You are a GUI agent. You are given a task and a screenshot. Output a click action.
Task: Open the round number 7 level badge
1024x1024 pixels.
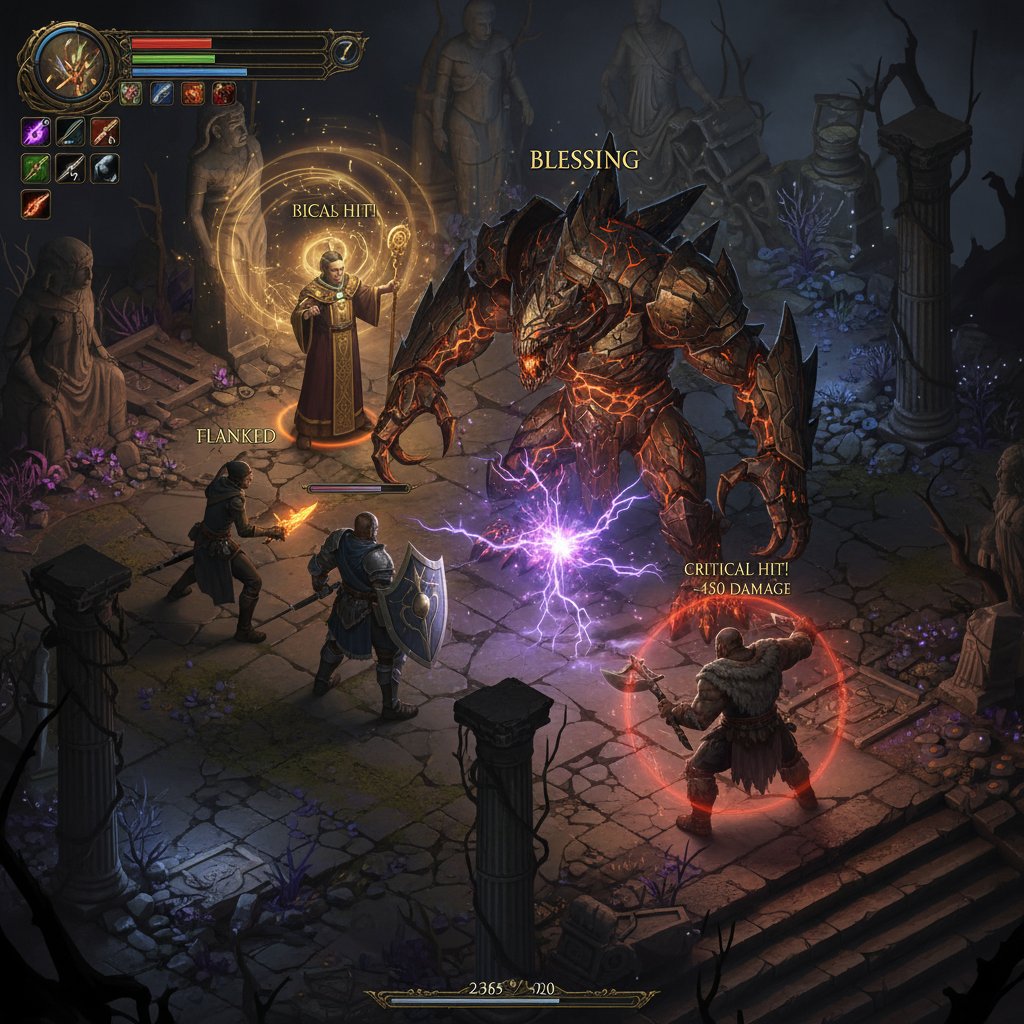coord(347,53)
